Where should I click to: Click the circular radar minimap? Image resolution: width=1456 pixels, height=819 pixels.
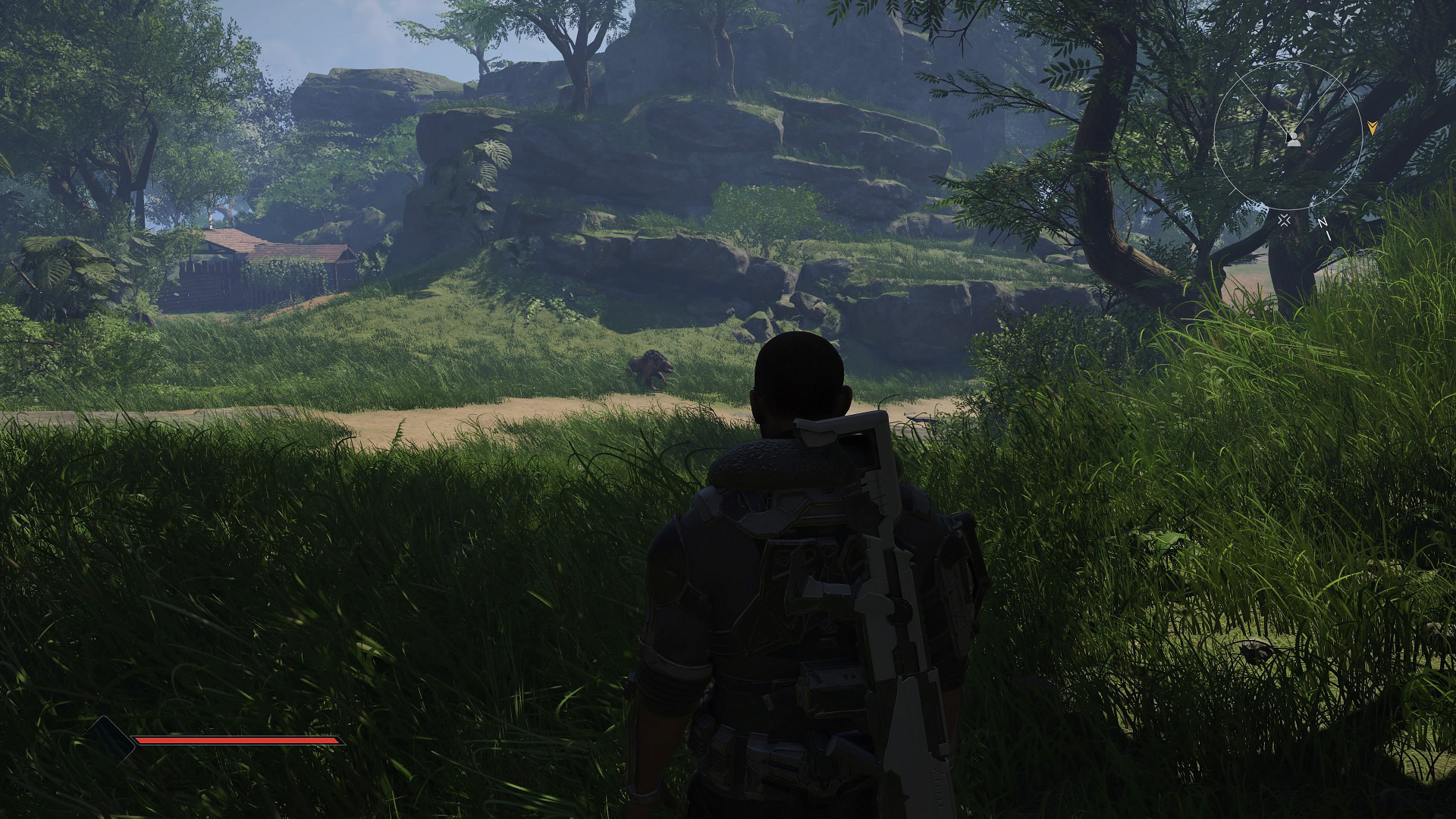(x=1288, y=136)
